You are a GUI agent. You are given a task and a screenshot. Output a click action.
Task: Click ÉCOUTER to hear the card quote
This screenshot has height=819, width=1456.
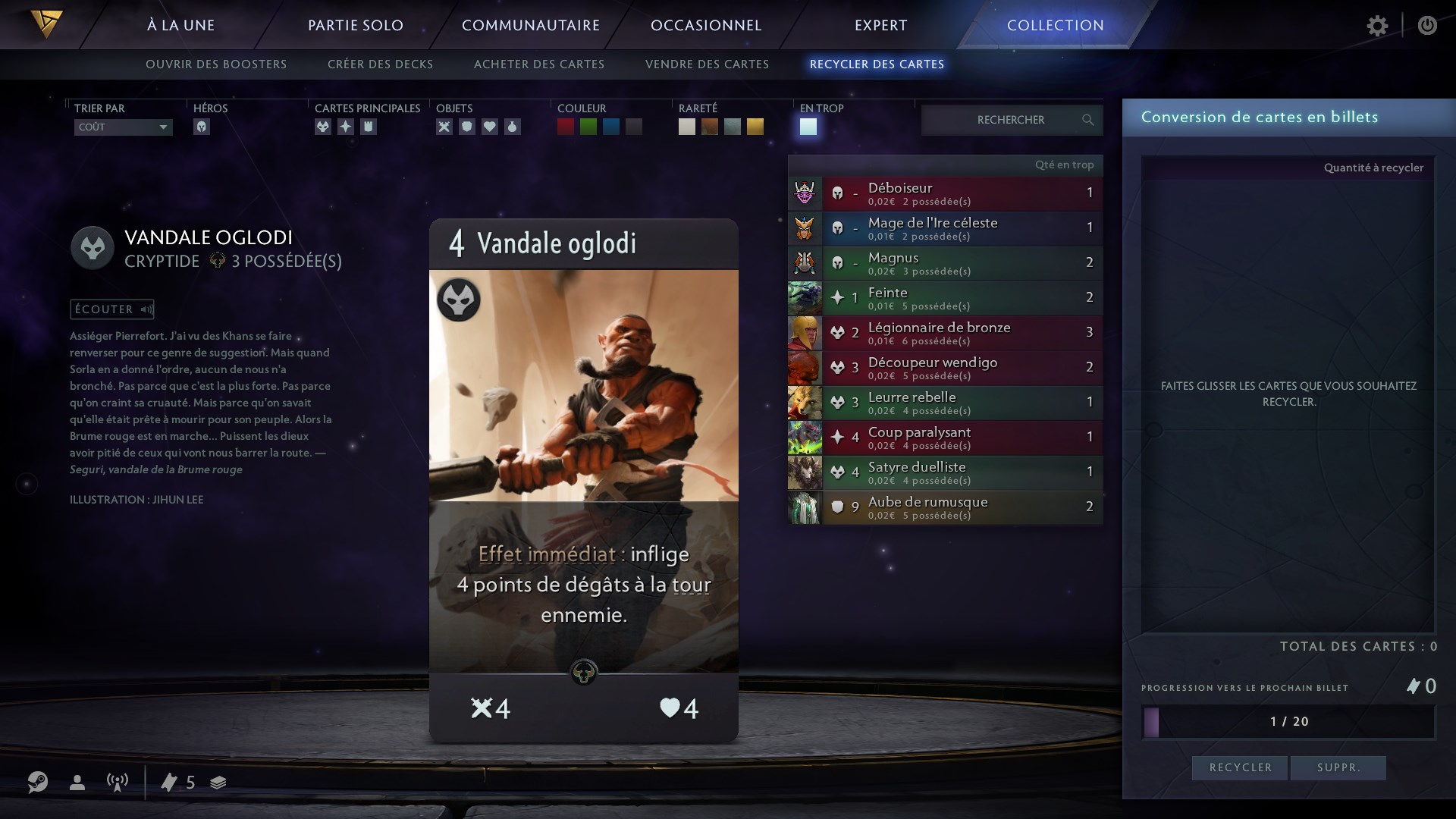(111, 309)
